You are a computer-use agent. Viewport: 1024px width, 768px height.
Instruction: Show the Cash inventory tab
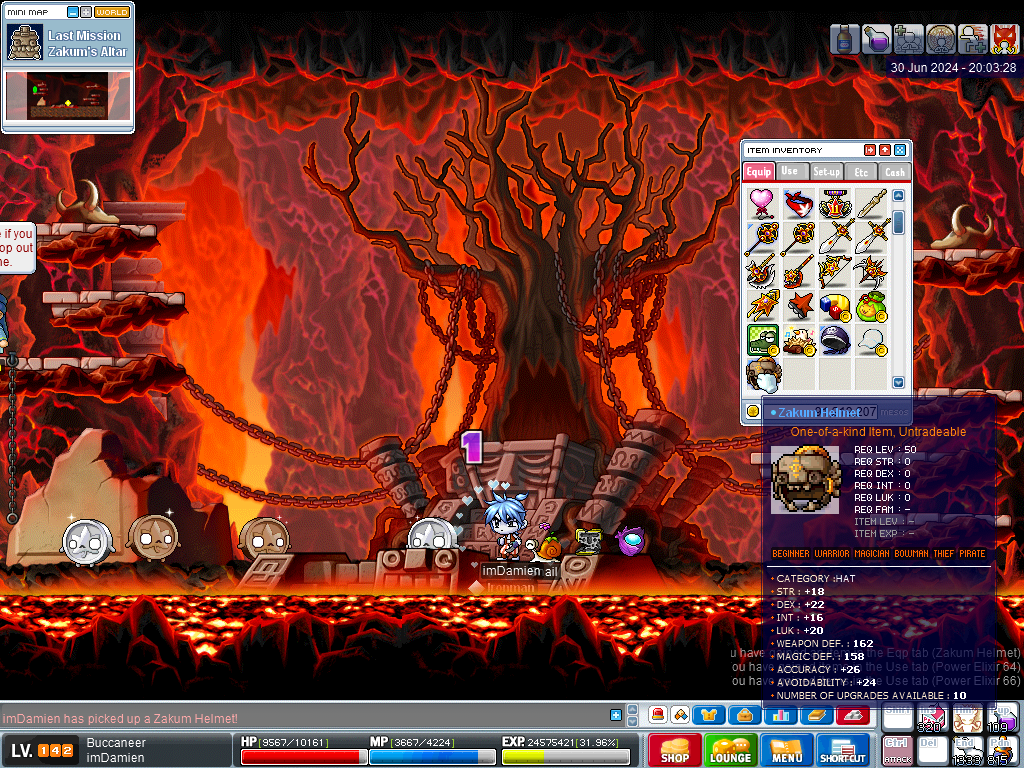tap(895, 172)
